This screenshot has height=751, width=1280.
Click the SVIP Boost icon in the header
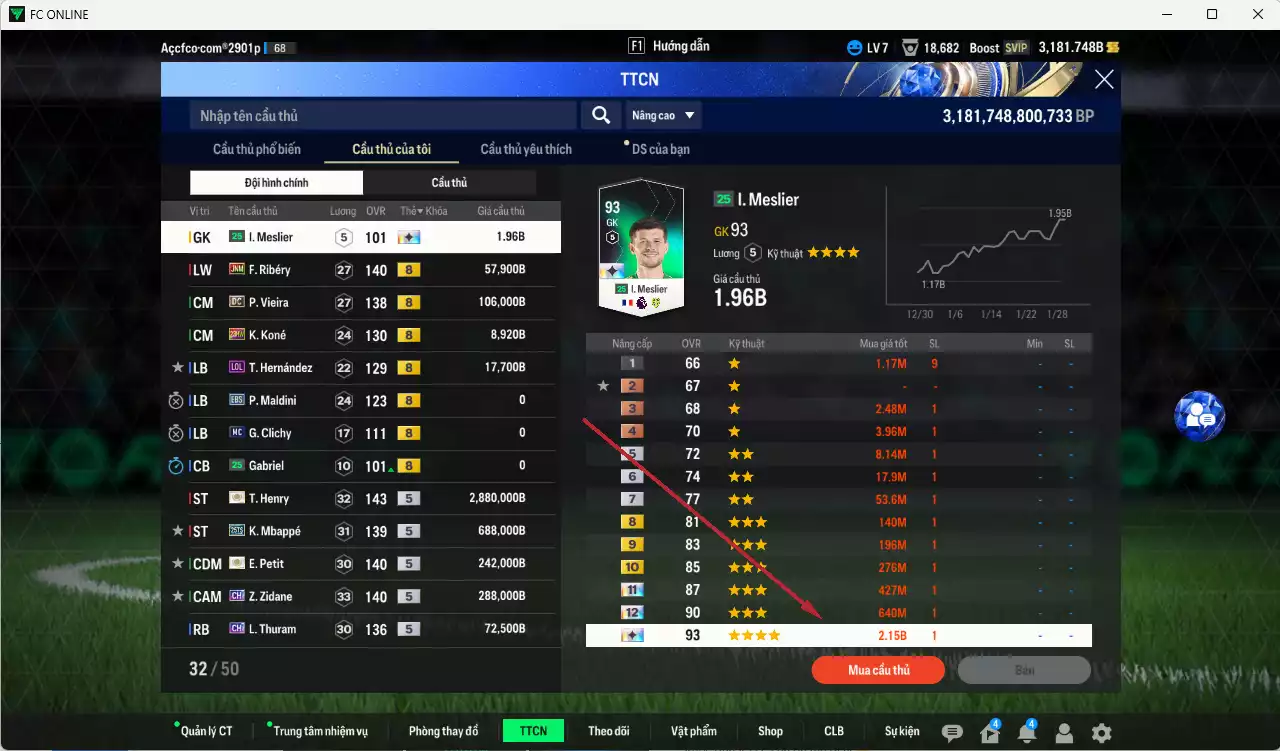[1015, 46]
